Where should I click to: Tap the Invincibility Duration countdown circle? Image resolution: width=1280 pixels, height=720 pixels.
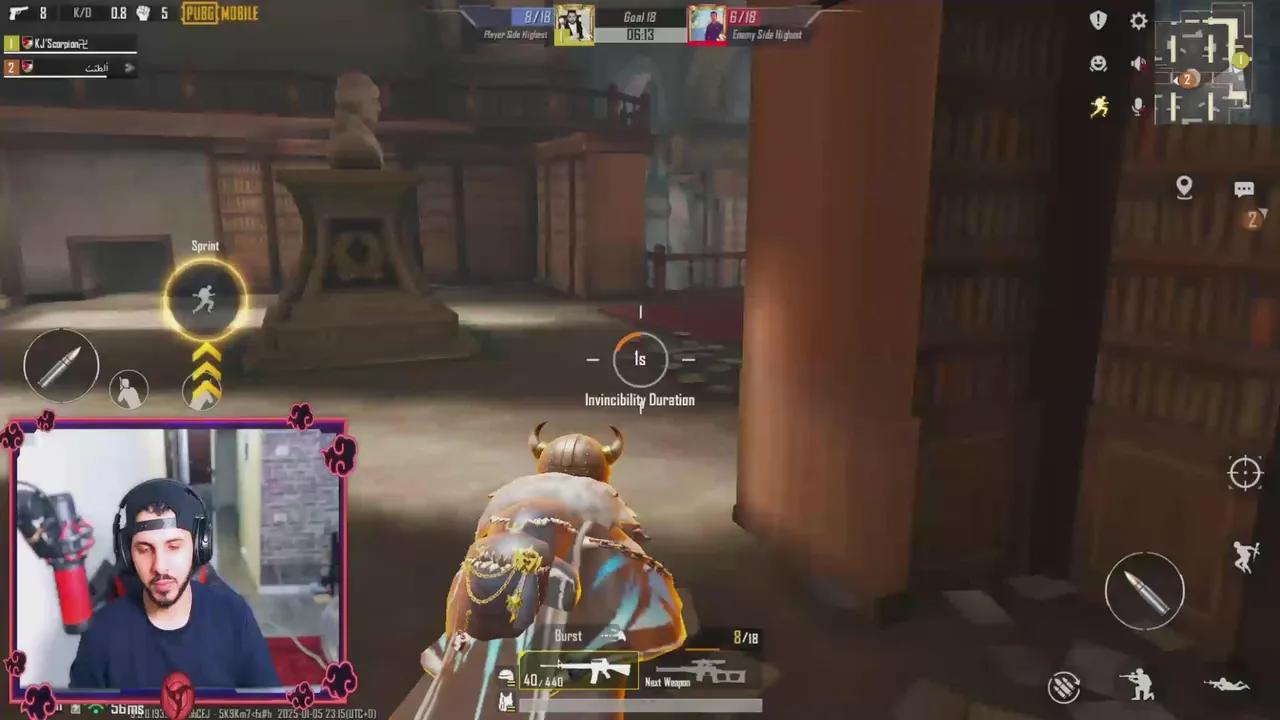point(640,359)
